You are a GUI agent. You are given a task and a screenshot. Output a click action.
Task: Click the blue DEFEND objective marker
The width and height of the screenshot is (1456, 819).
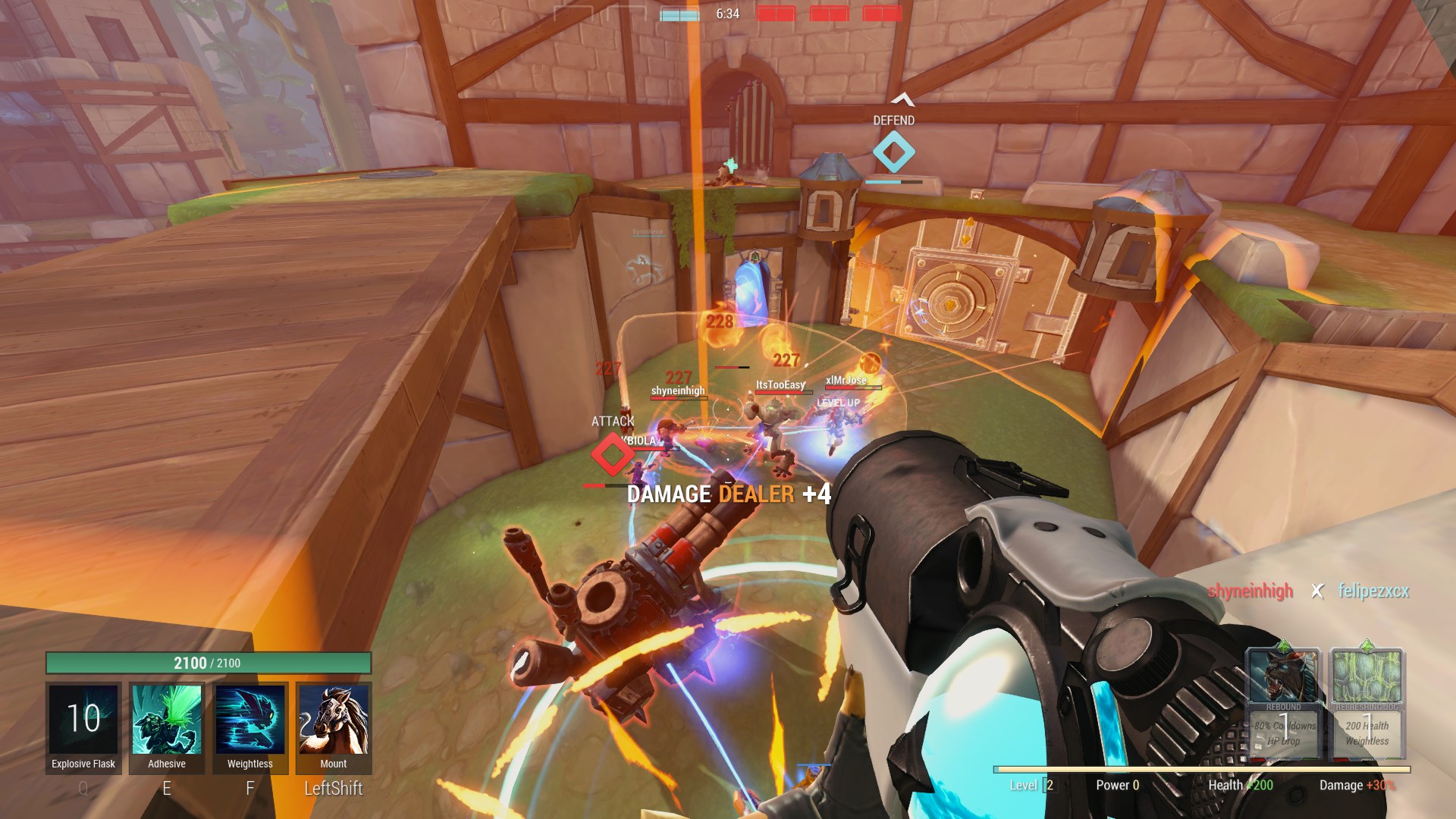(x=893, y=152)
